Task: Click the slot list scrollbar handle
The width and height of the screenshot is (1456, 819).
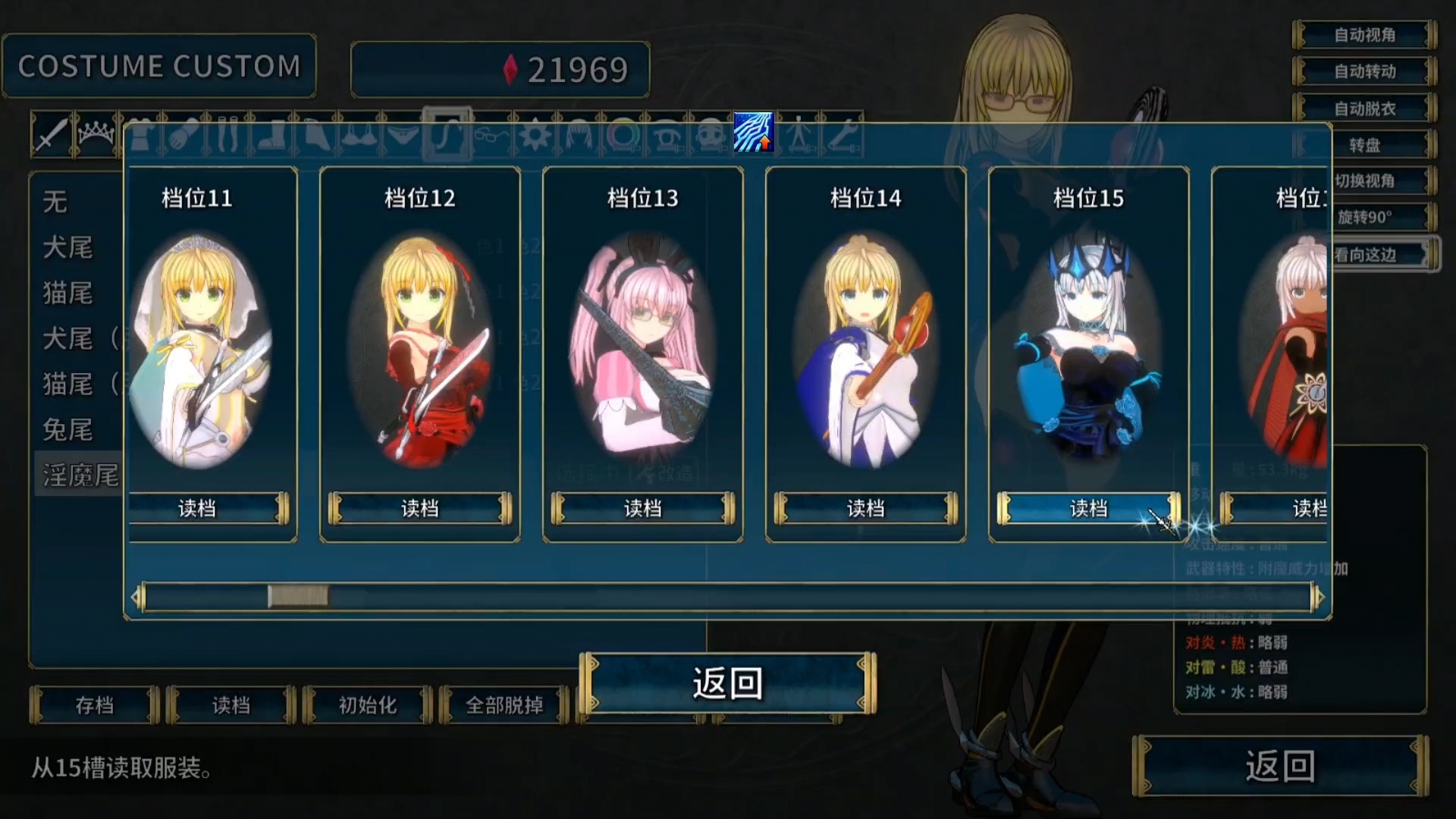Action: (x=298, y=597)
